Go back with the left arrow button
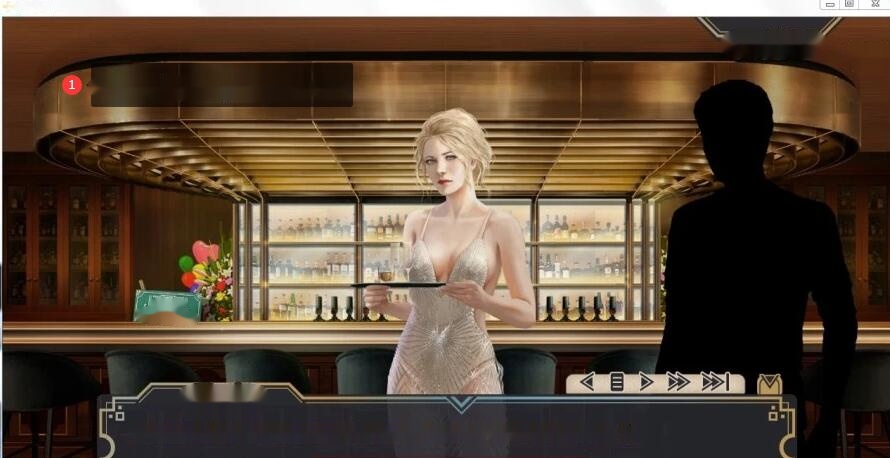Image resolution: width=890 pixels, height=458 pixels. (587, 382)
